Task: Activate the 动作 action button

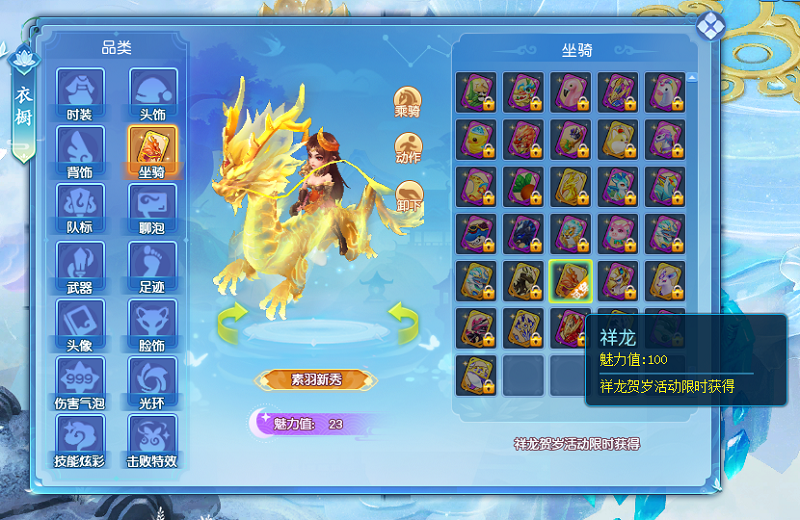Action: (408, 147)
